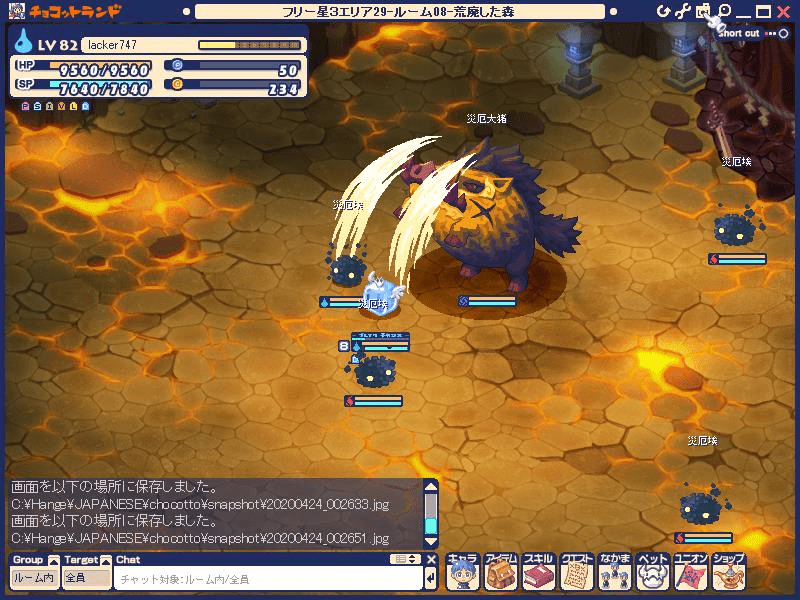The width and height of the screenshot is (800, 600).
Task: Open the Group ルーム内 selector
Action: click(34, 578)
